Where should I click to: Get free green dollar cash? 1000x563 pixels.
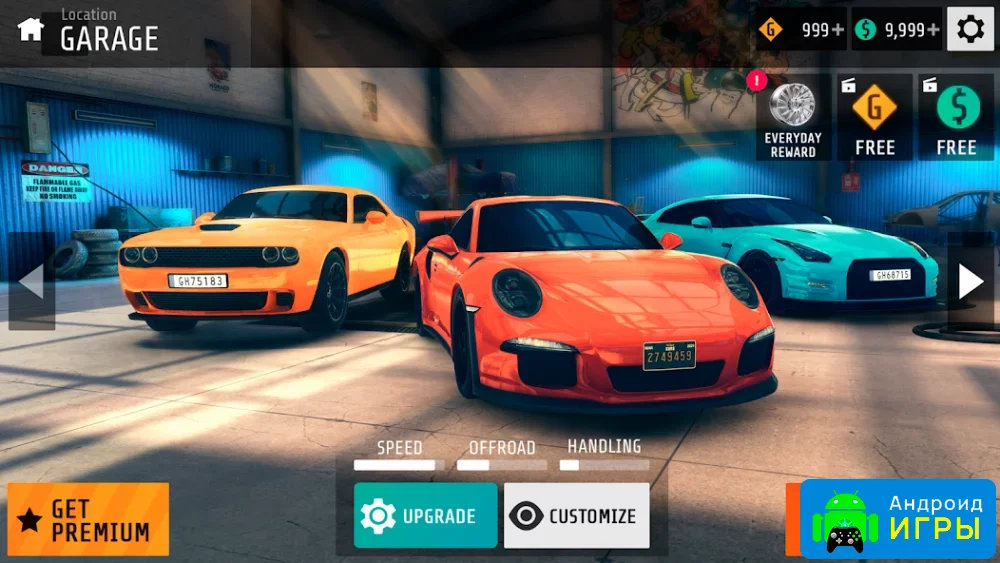(x=956, y=118)
